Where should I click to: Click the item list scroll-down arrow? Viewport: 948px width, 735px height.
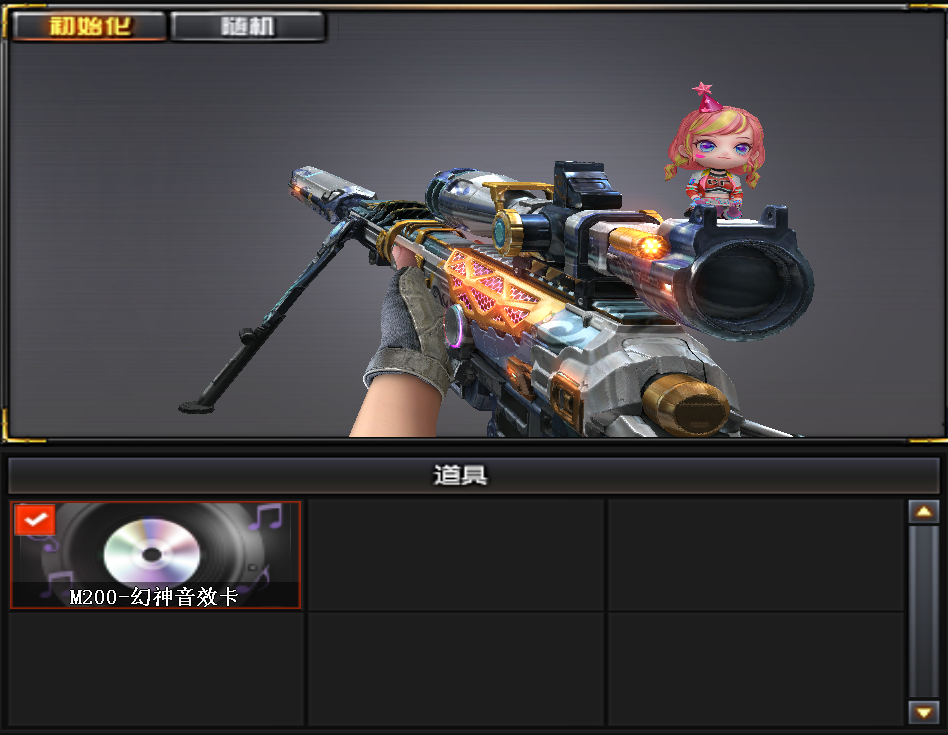pos(923,711)
